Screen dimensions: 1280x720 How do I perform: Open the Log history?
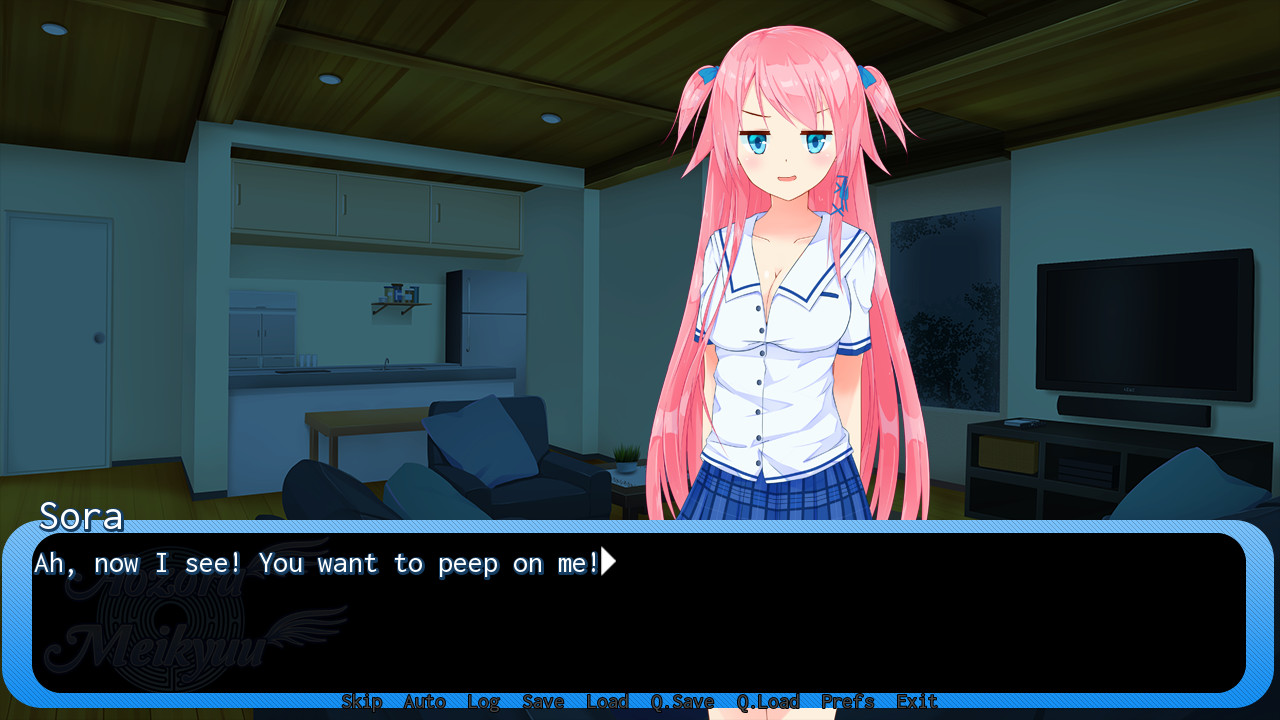[x=483, y=701]
